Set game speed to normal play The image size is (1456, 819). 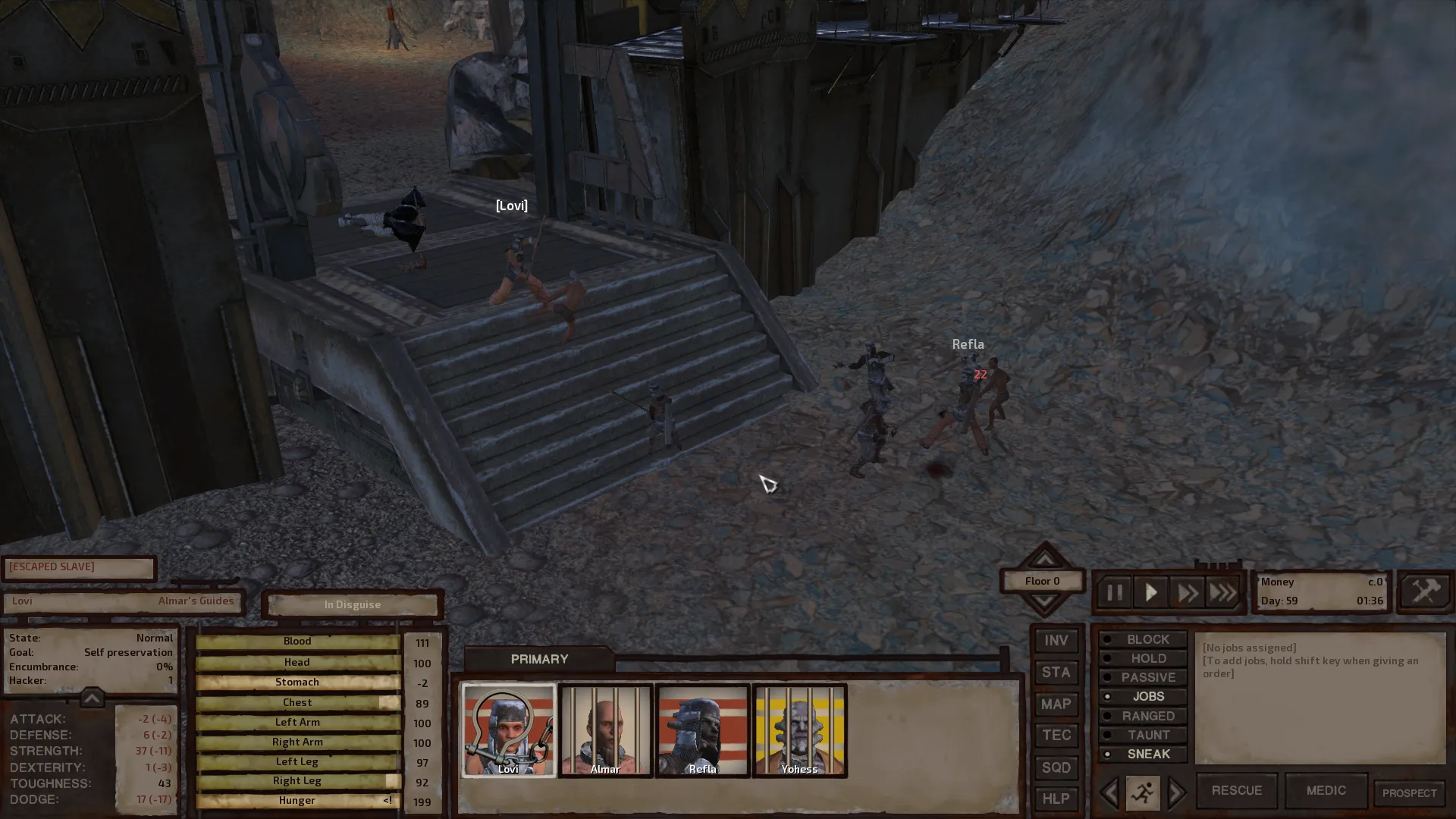pyautogui.click(x=1150, y=592)
